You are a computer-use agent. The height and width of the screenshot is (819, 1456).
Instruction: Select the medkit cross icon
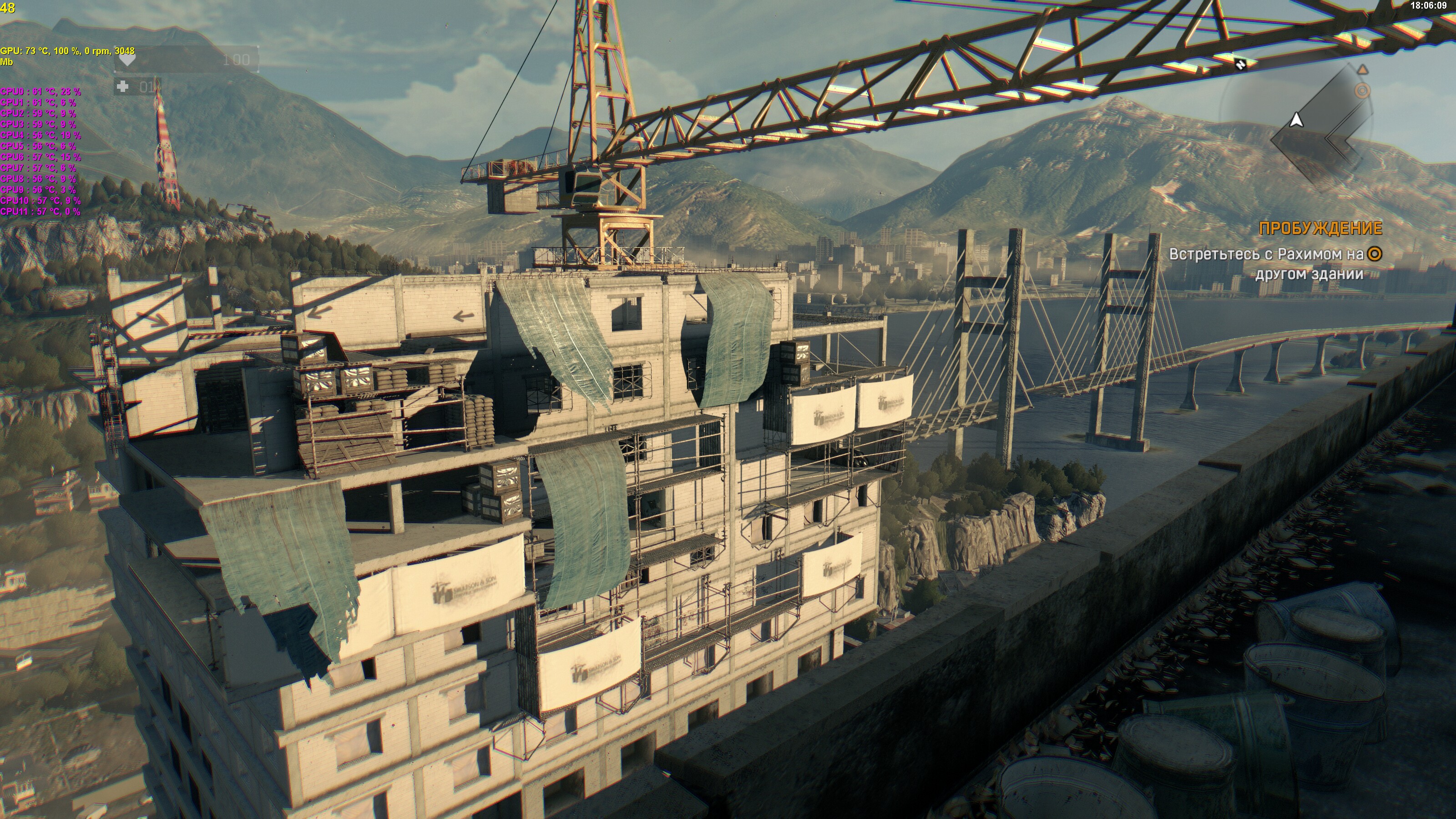pos(123,86)
